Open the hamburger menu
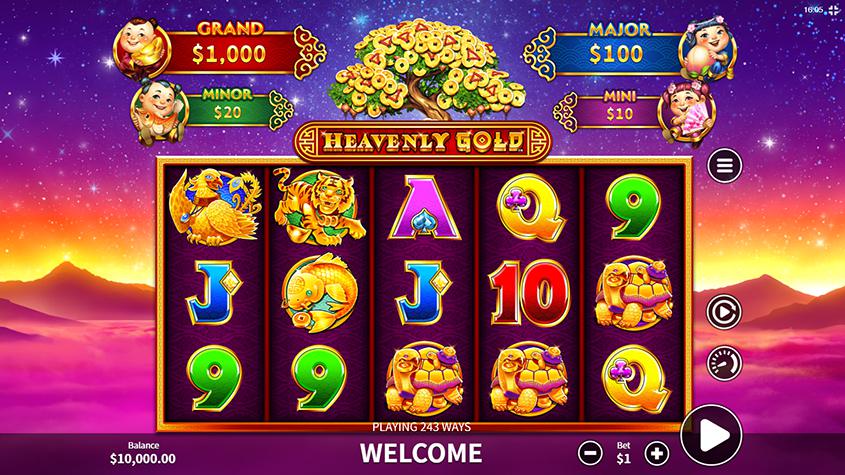This screenshot has height=475, width=845. (x=724, y=165)
